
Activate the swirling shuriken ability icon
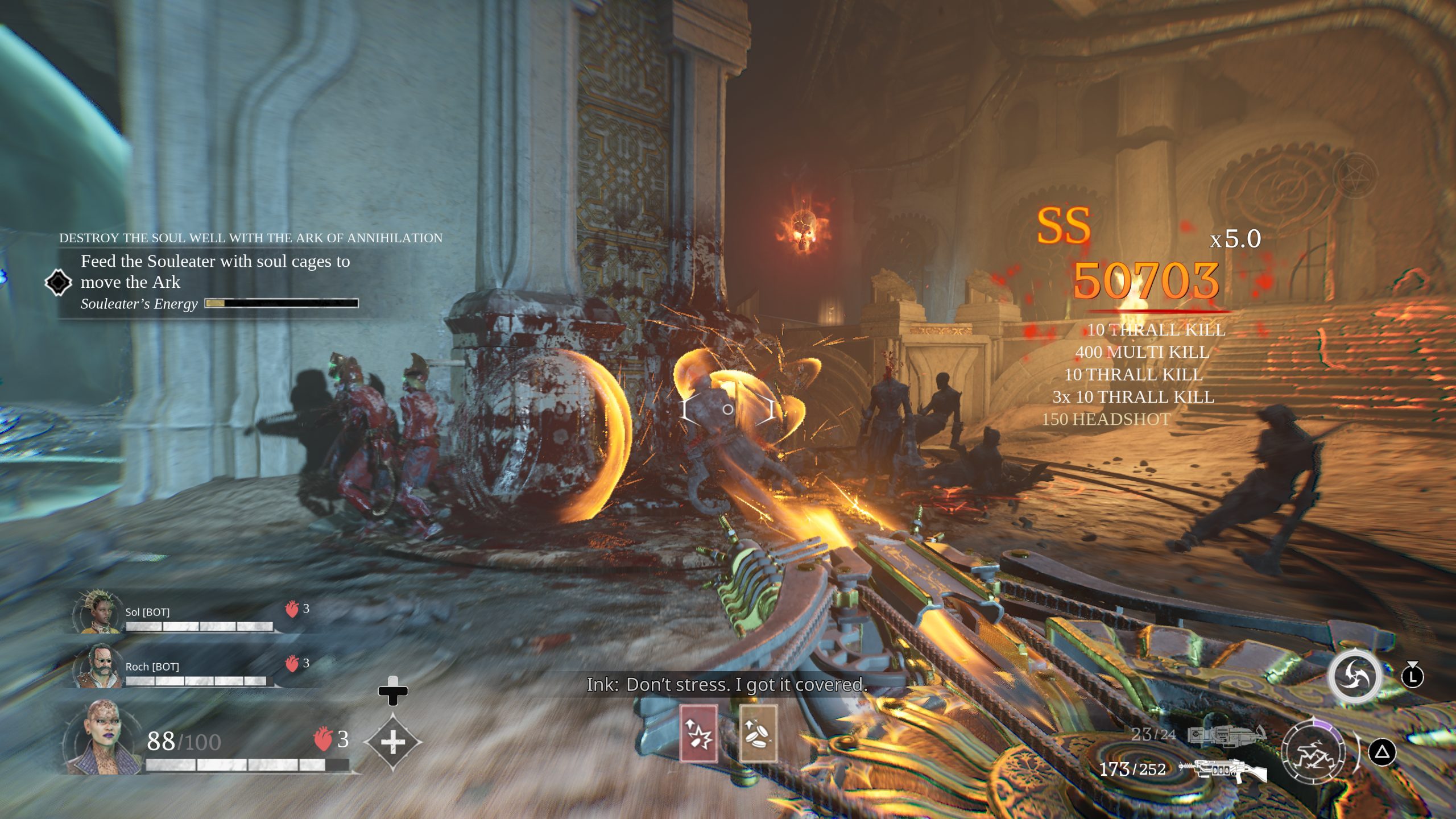point(1354,677)
